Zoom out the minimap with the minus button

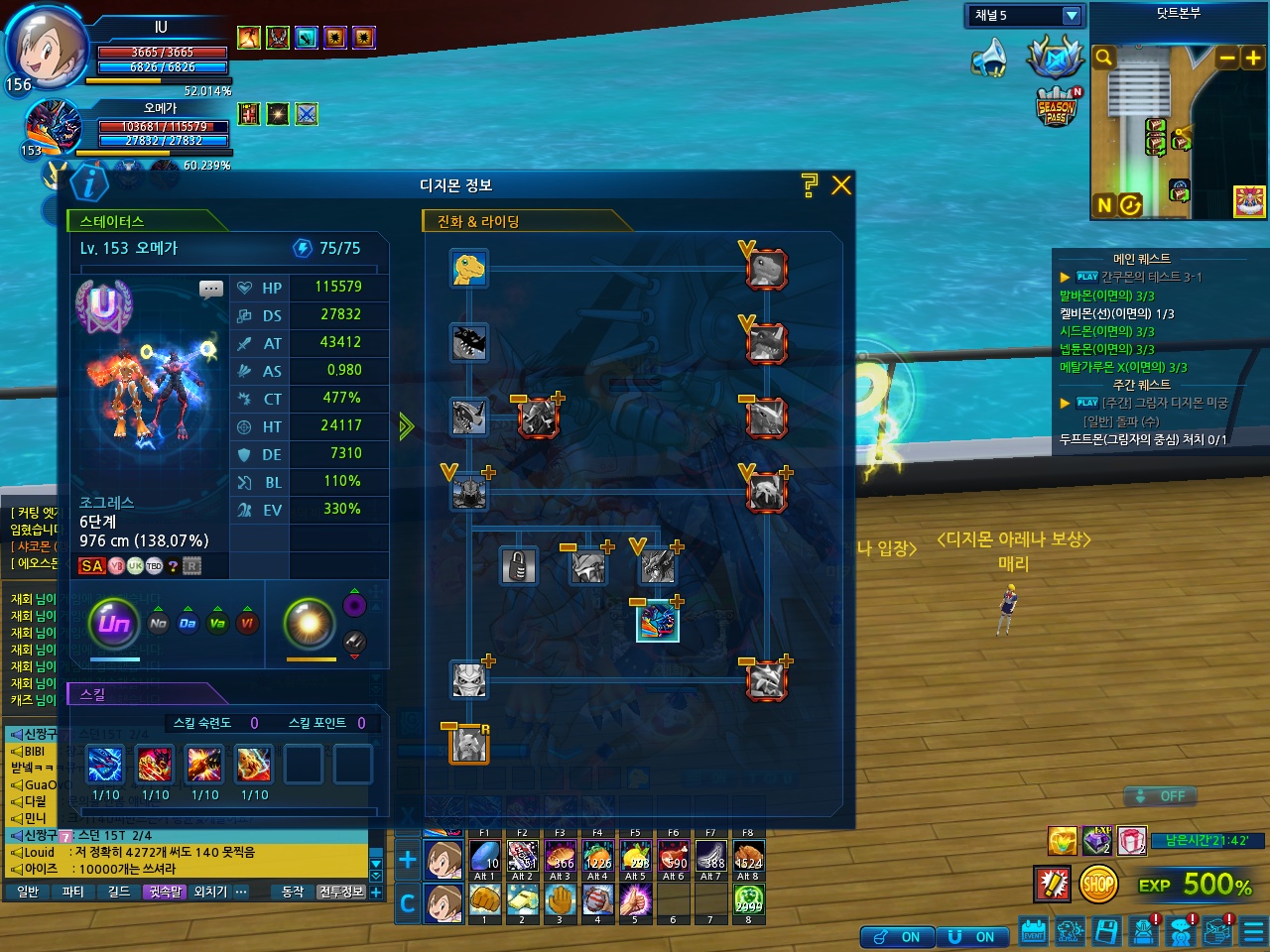point(1228,59)
